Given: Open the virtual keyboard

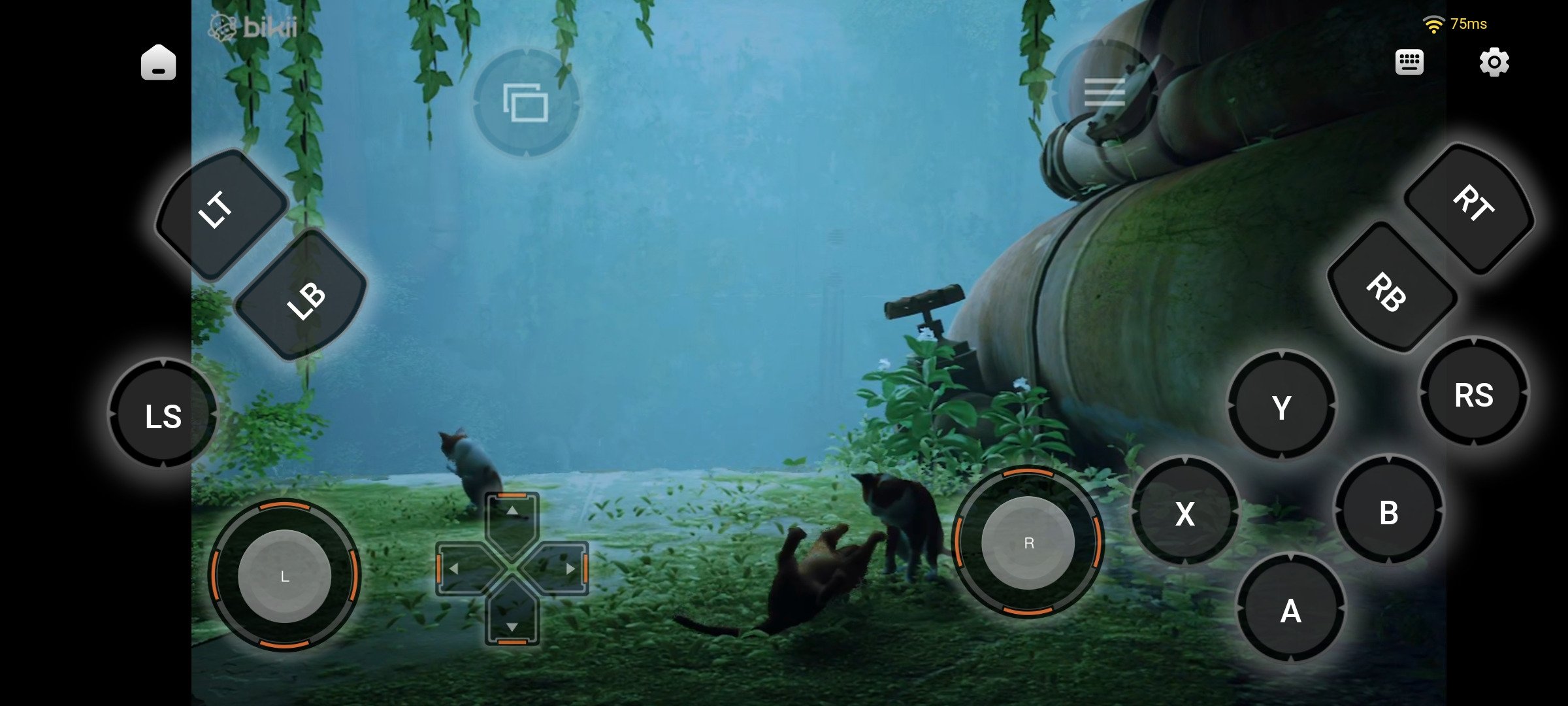Looking at the screenshot, I should point(1409,63).
